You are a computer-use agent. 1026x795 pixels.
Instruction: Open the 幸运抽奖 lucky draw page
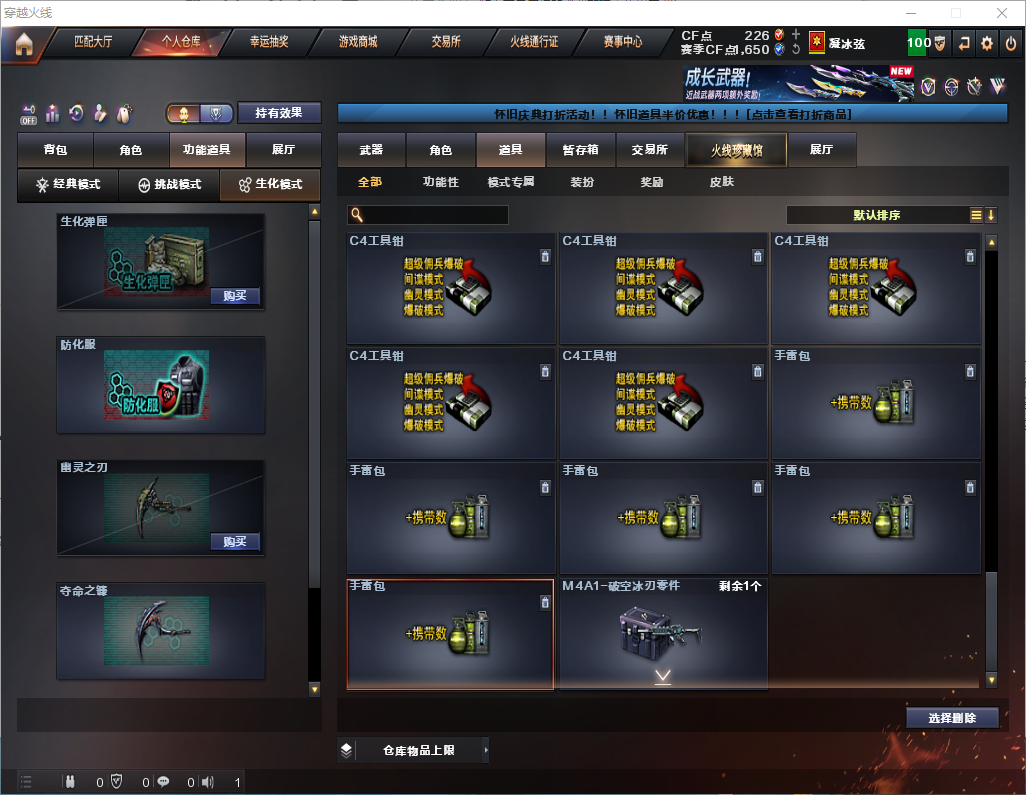(268, 42)
